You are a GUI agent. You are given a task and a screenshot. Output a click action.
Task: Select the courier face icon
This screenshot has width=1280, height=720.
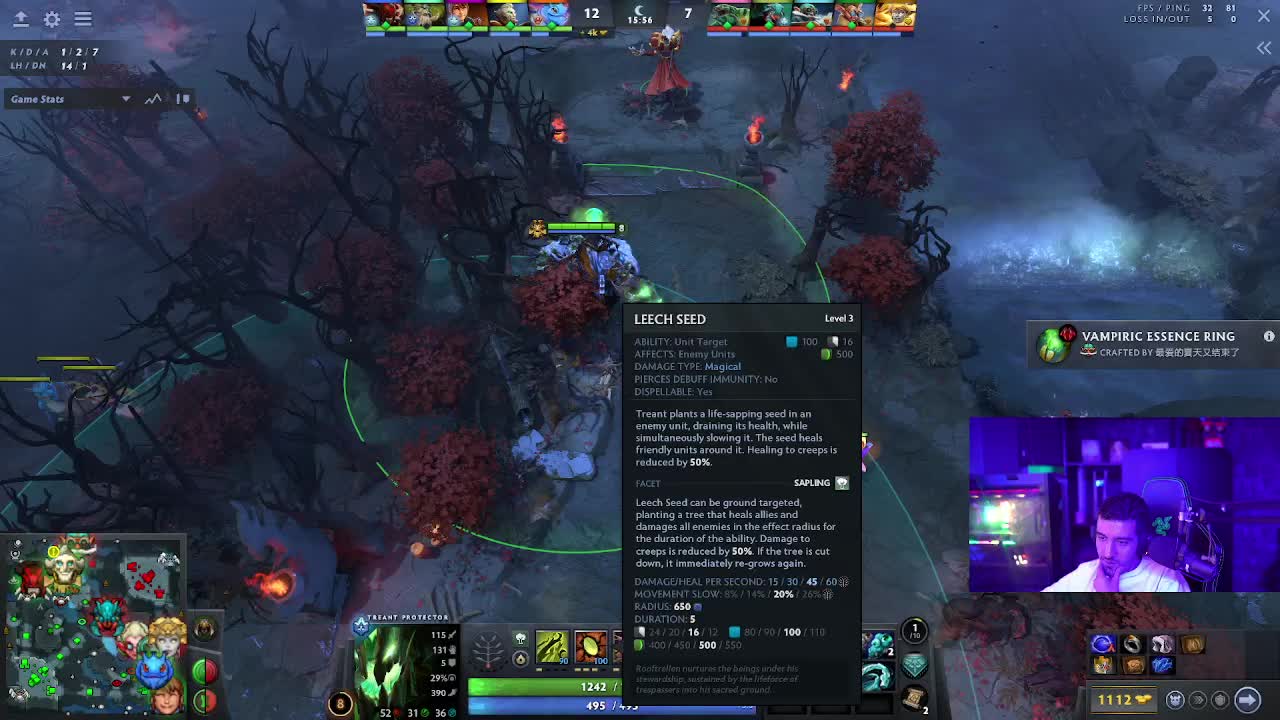[1176, 700]
